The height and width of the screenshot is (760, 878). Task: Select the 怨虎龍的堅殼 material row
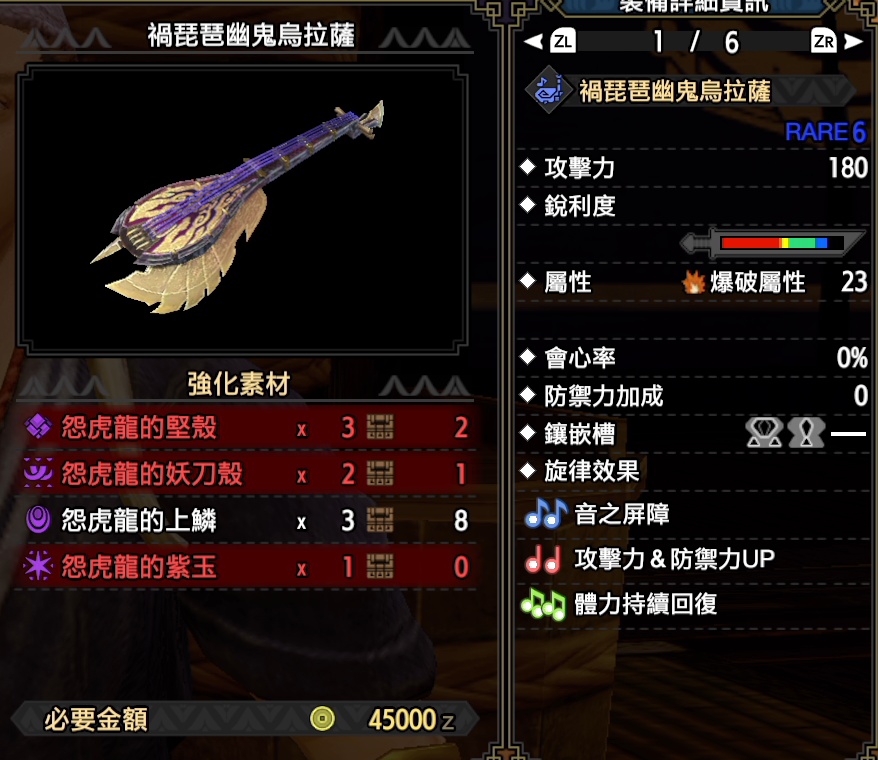(244, 428)
